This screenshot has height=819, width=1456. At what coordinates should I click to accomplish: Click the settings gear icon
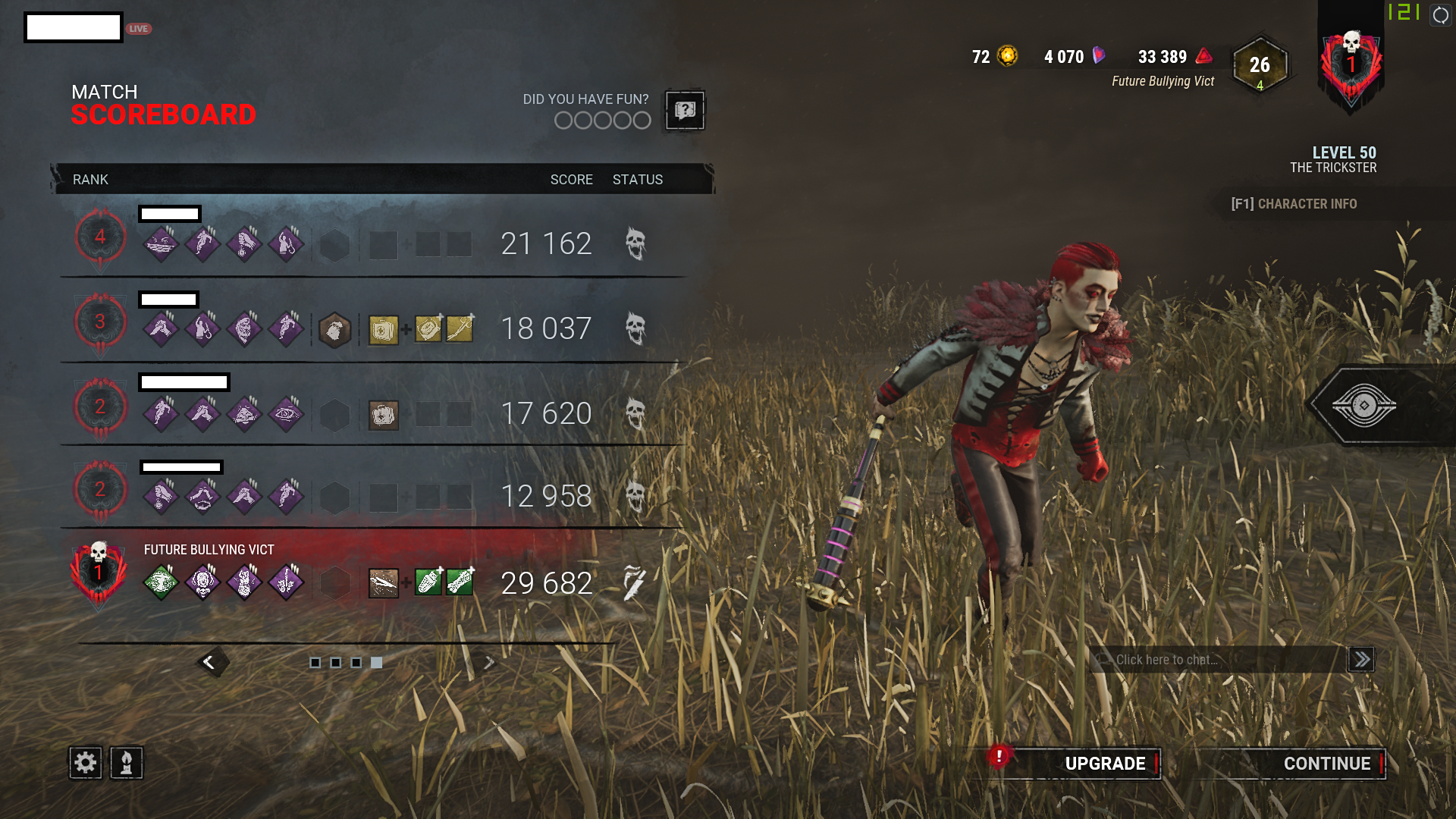pyautogui.click(x=86, y=762)
